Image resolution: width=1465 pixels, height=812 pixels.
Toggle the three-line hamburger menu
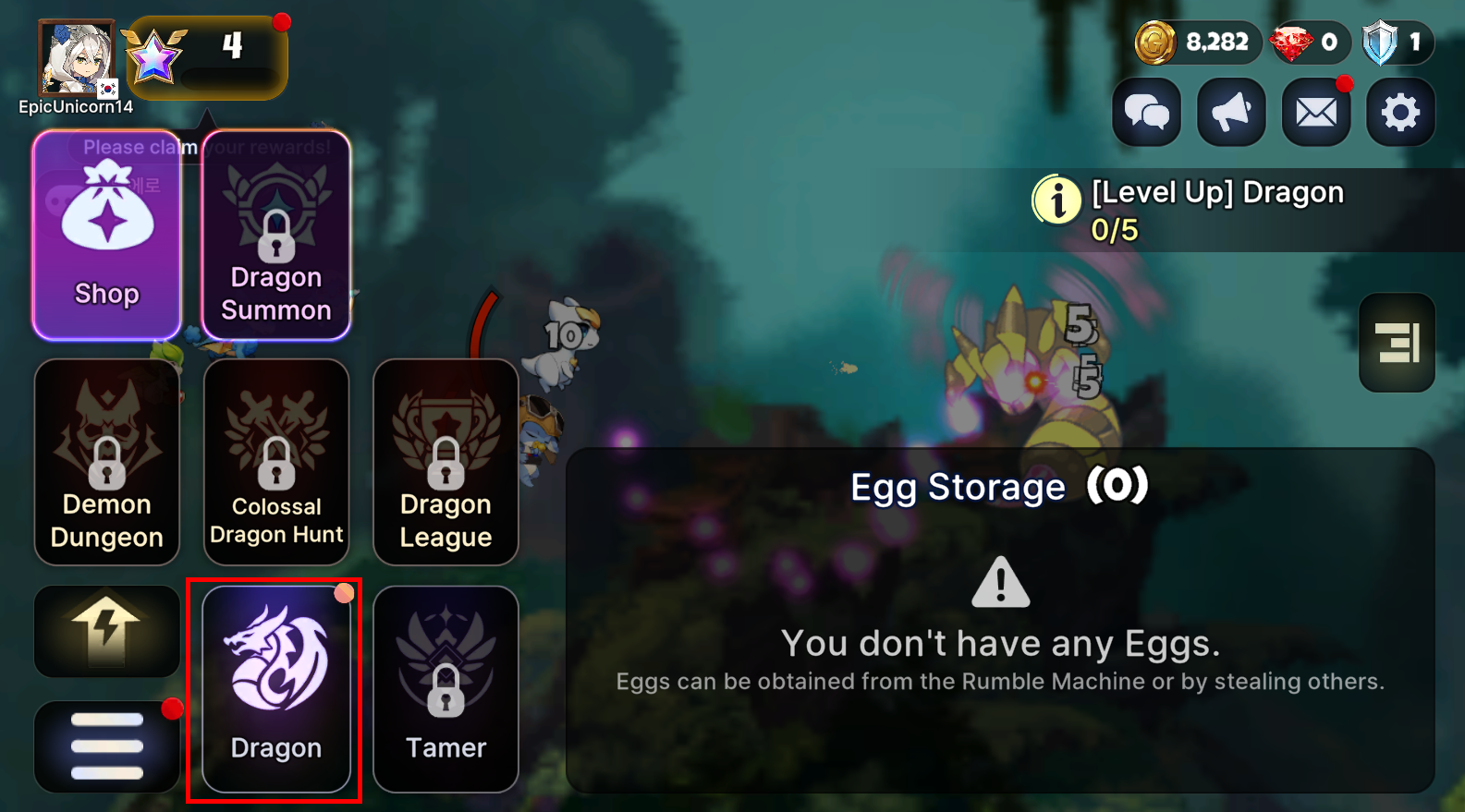(x=107, y=746)
